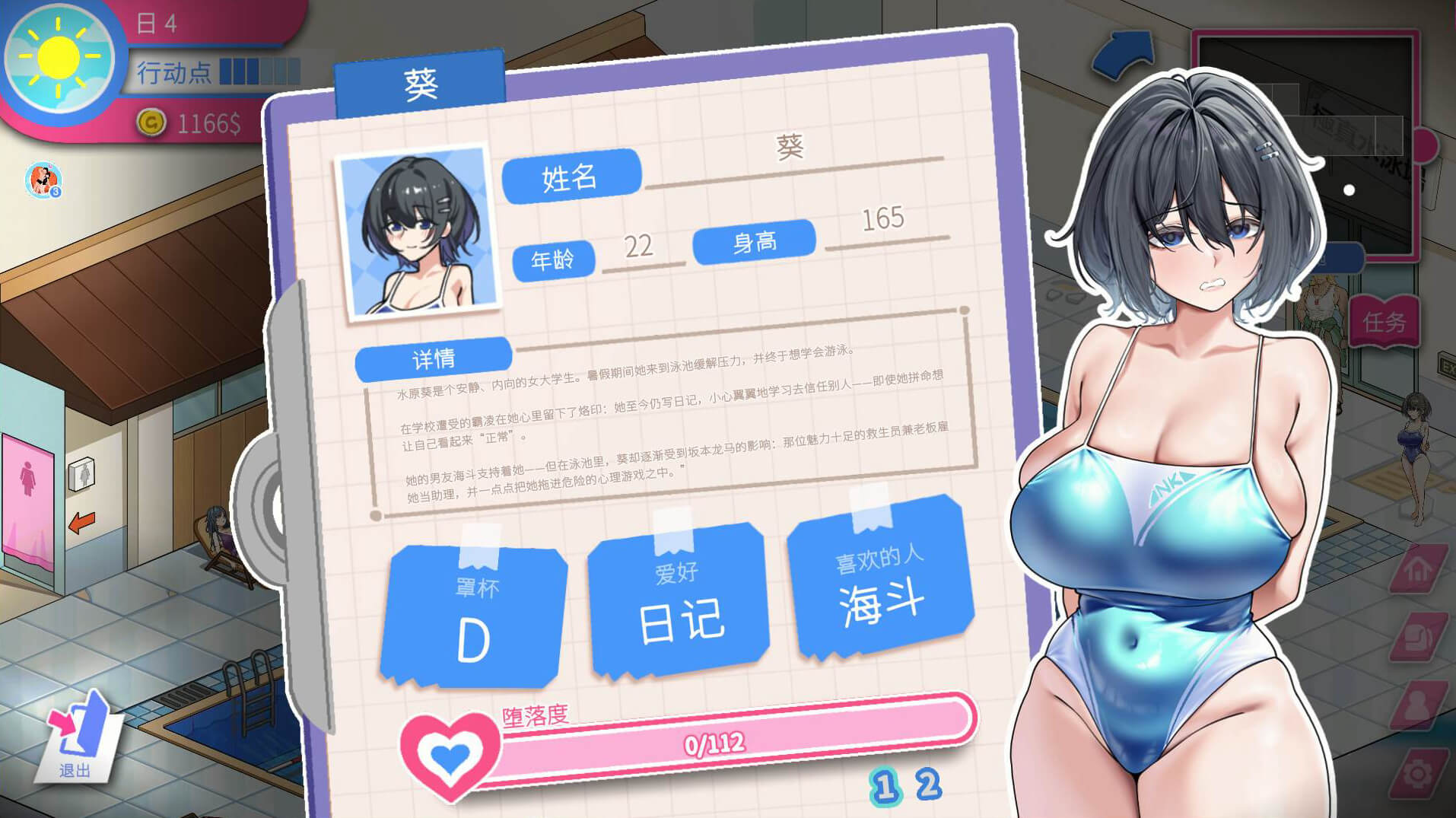Click the small character avatar with badge 3
This screenshot has height=818, width=1456.
pos(43,180)
